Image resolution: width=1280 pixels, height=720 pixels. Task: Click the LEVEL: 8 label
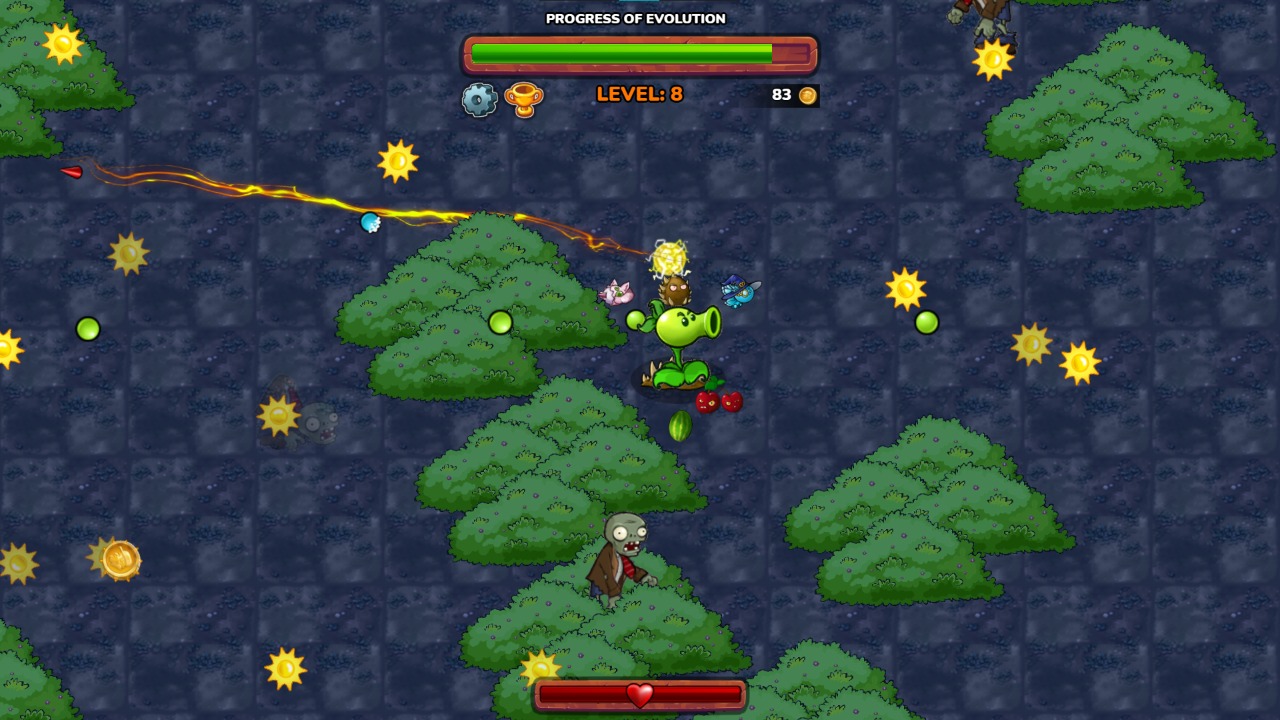coord(638,95)
